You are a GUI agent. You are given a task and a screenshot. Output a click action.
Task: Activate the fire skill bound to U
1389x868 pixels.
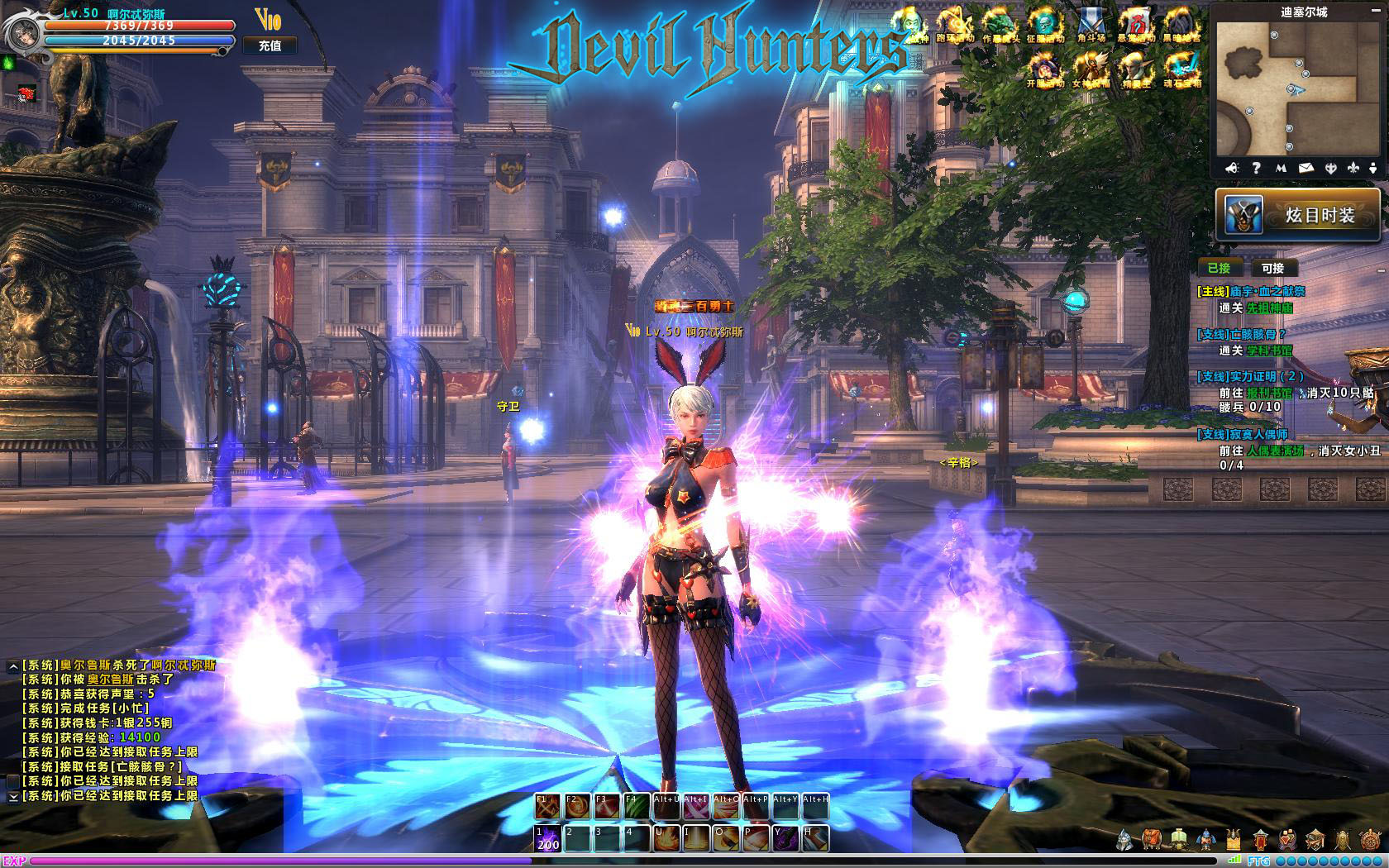[666, 838]
